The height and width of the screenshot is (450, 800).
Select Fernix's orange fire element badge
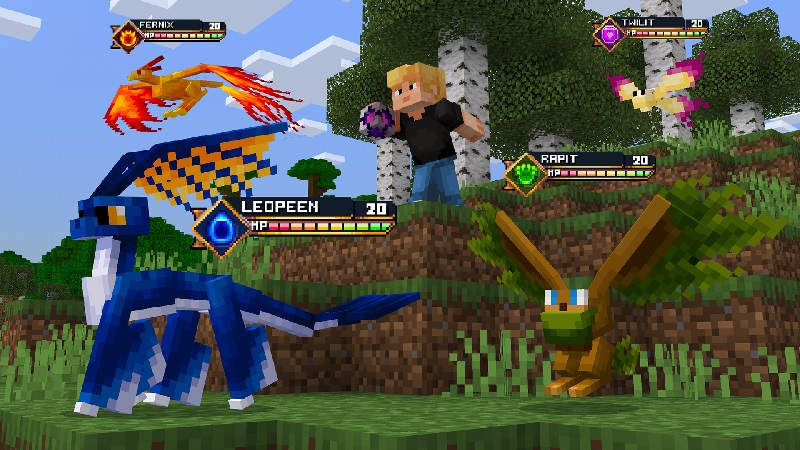click(129, 37)
